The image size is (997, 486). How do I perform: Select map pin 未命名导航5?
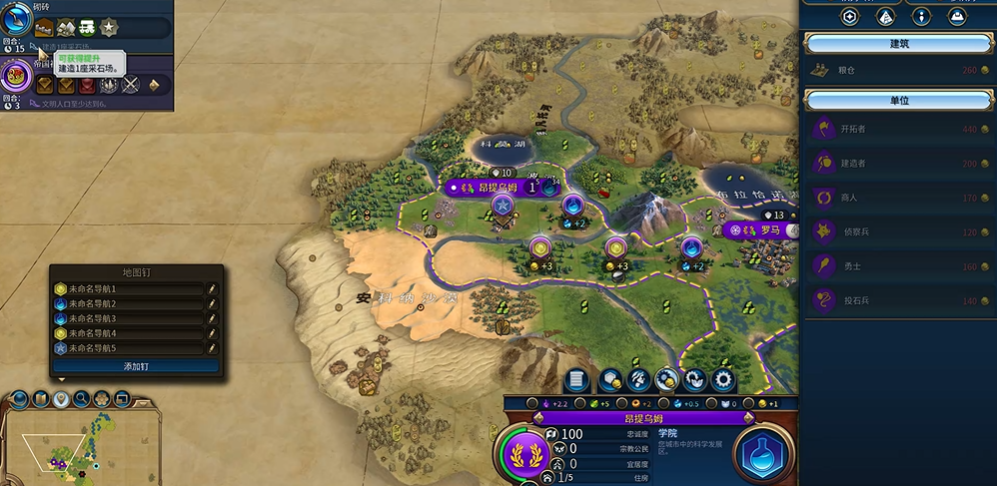click(x=130, y=348)
